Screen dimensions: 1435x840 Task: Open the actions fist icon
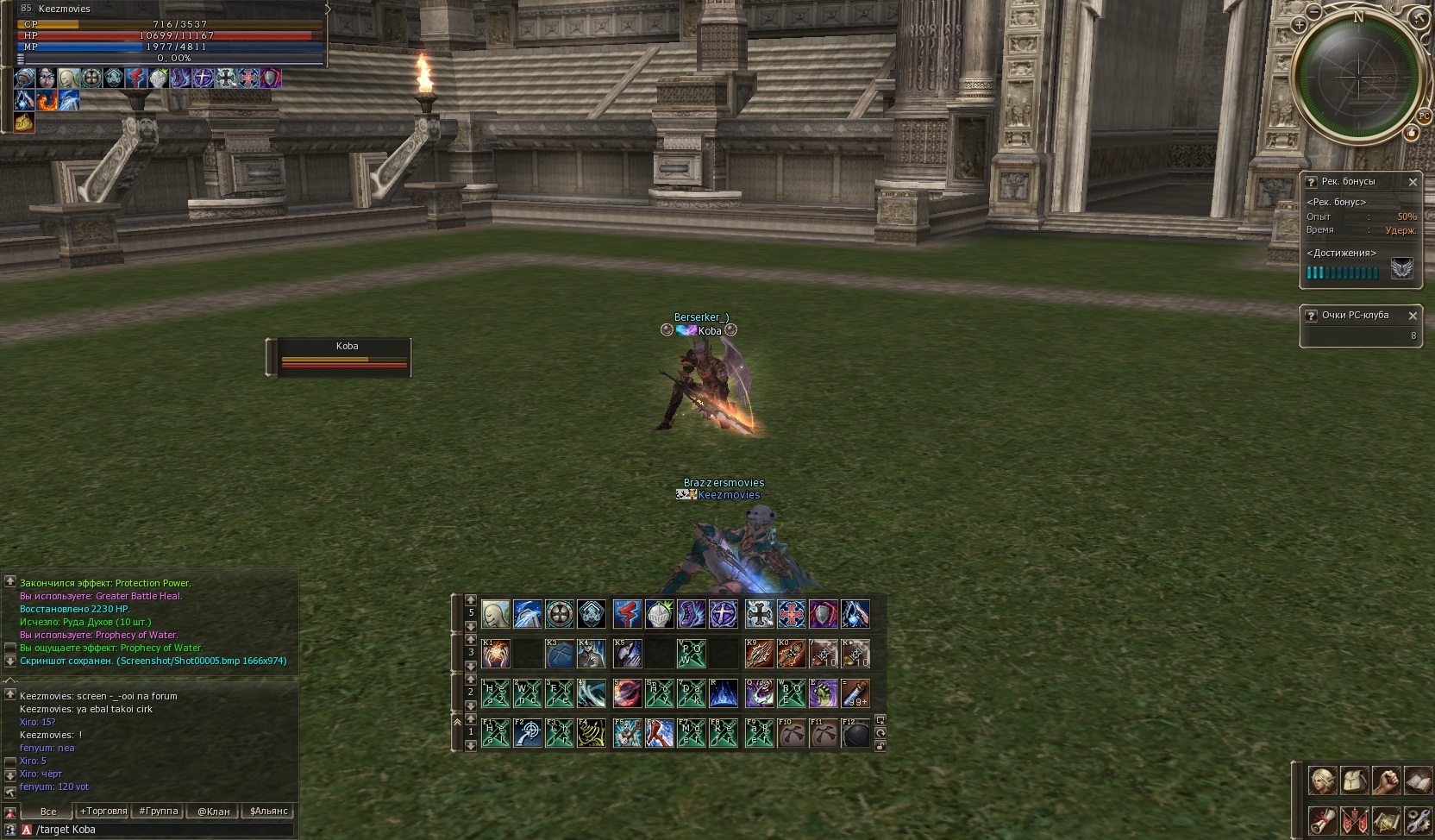coord(1386,780)
